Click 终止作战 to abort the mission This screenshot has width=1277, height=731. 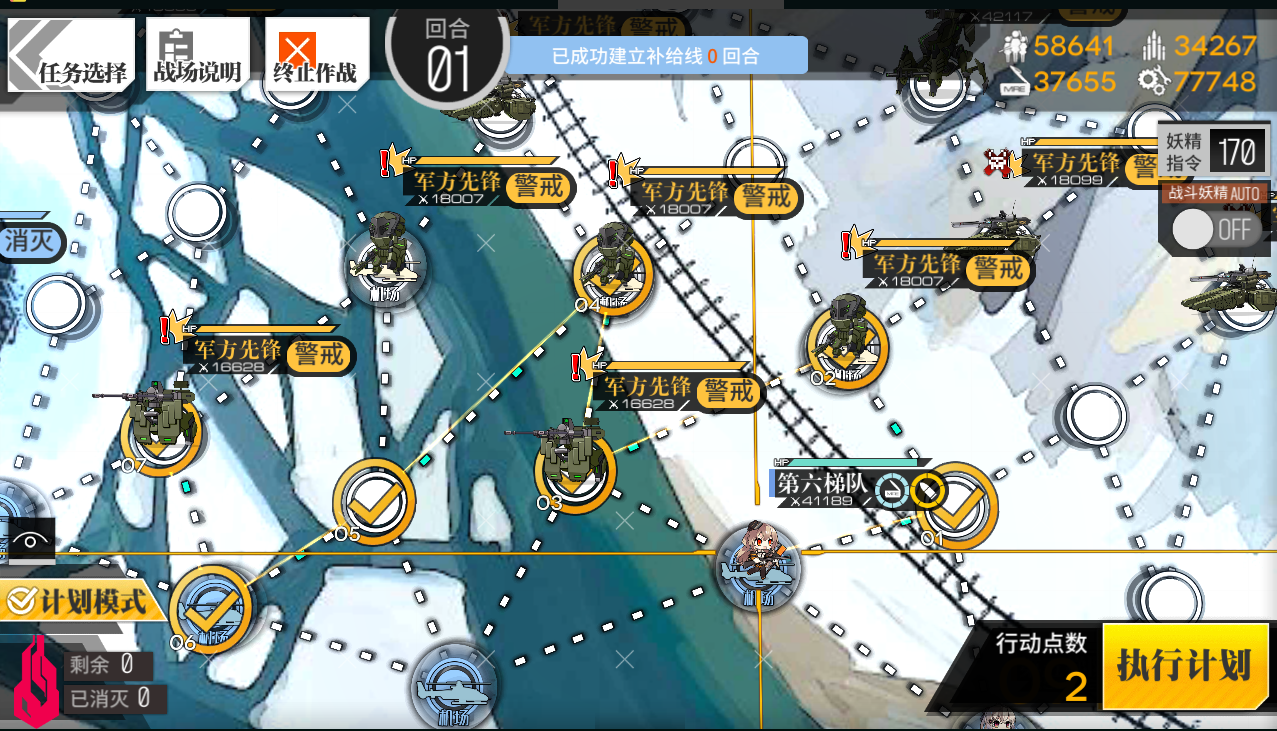coord(314,54)
